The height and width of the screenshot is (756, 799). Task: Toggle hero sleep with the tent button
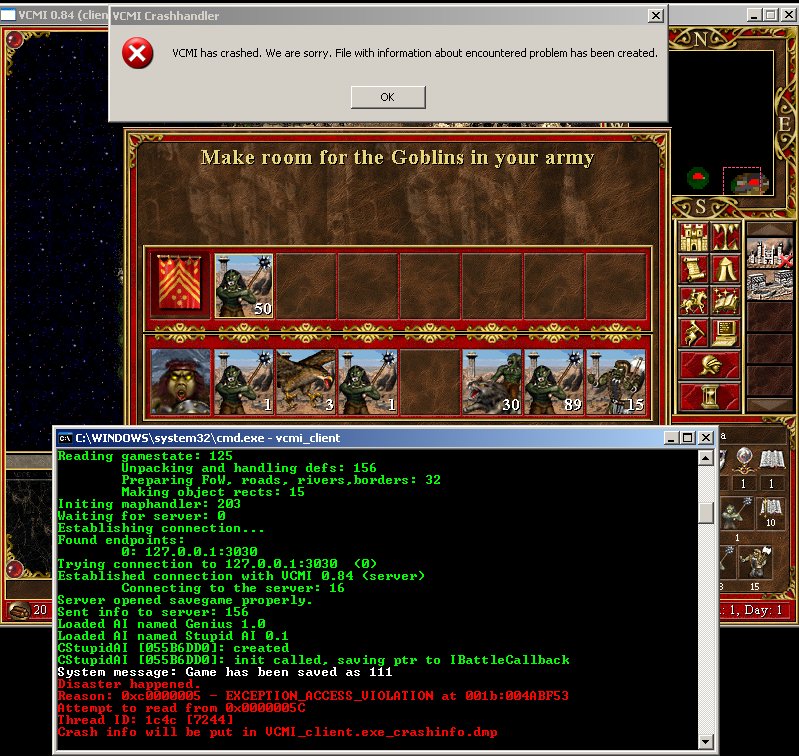[725, 268]
